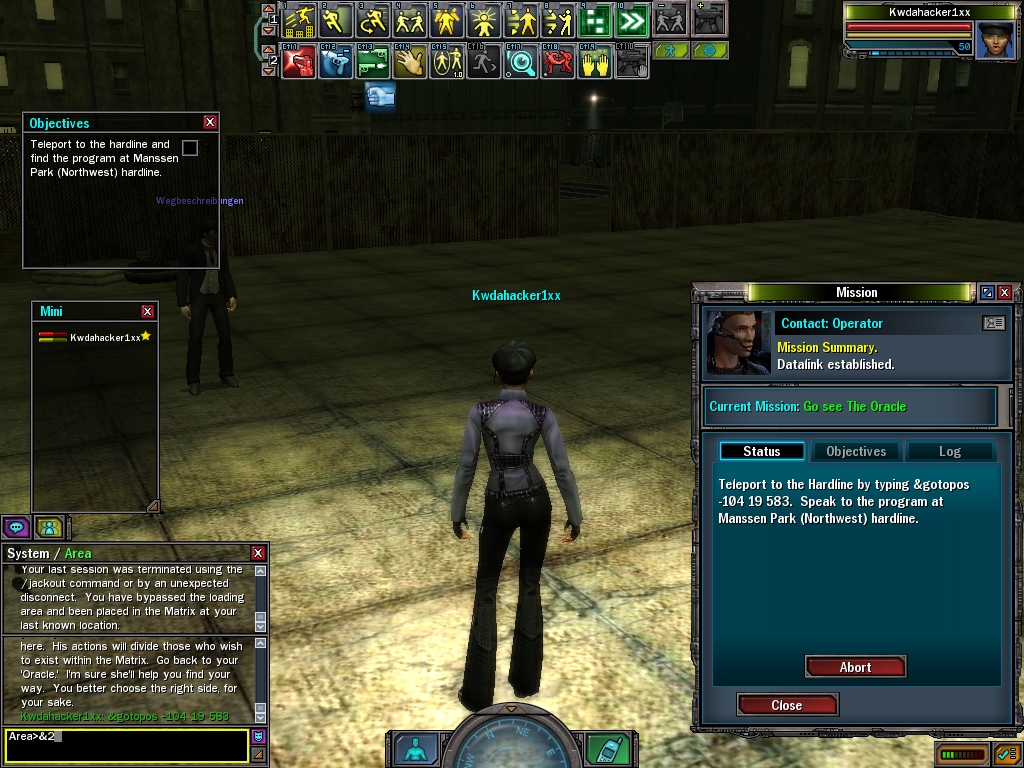This screenshot has height=768, width=1024.
Task: Open the character figure button beside compass
Action: 415,749
